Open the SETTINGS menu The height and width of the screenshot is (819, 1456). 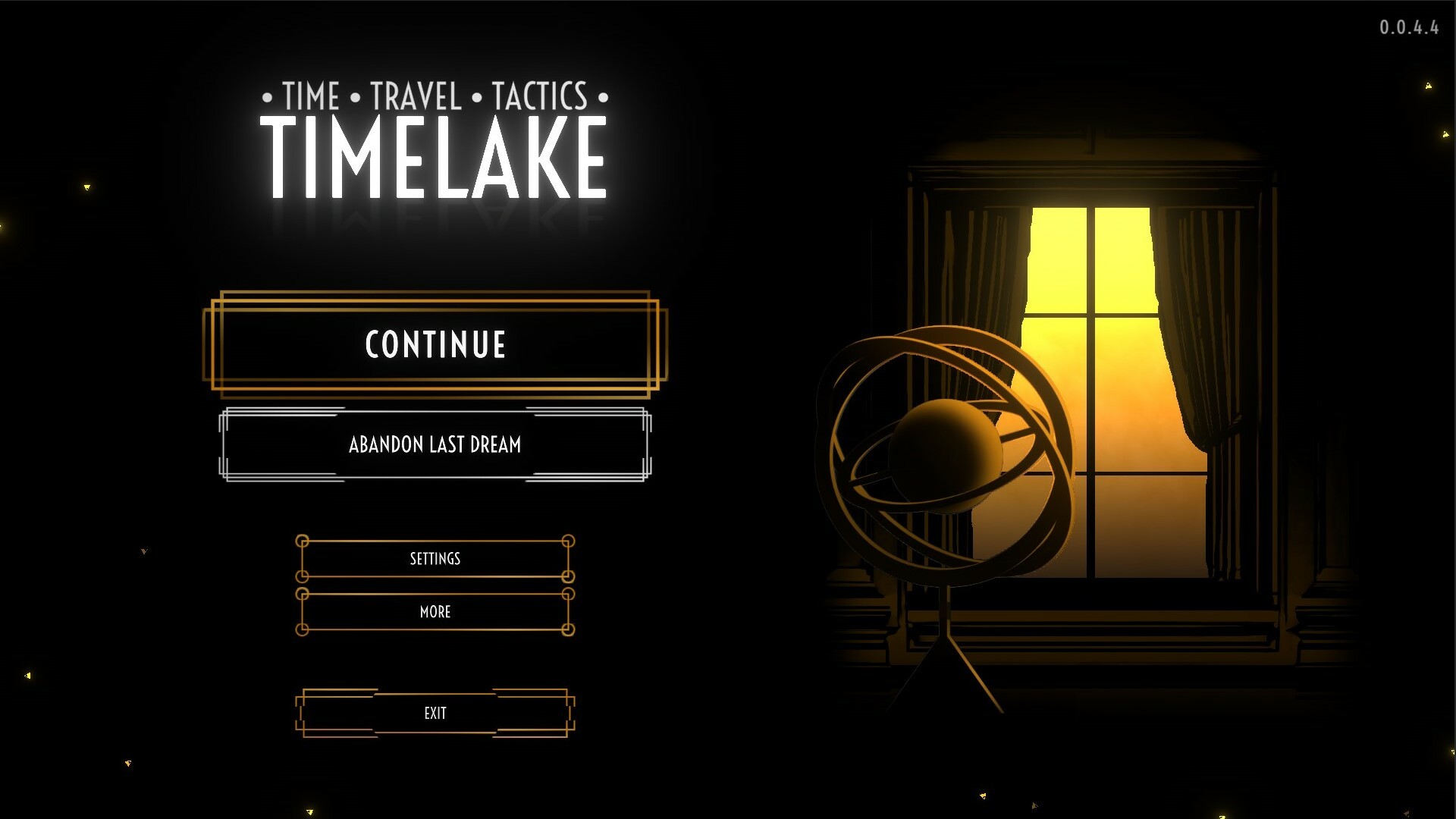tap(435, 559)
